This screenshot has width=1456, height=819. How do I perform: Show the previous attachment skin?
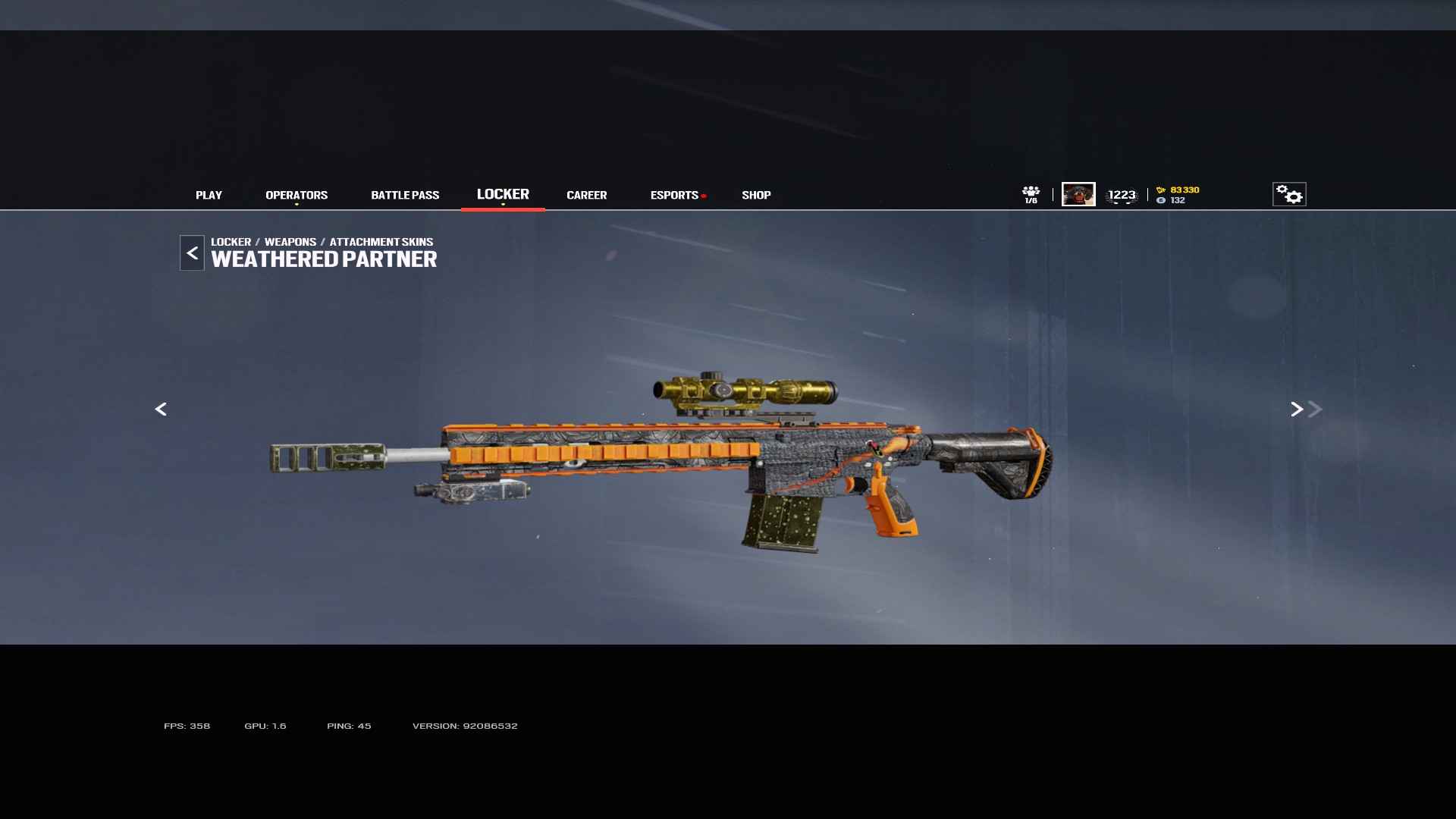(161, 409)
